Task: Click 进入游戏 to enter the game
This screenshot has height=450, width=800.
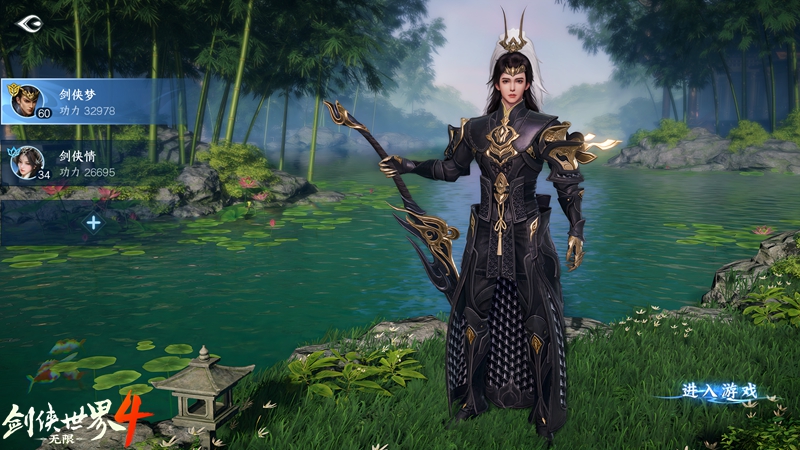Action: [x=719, y=391]
